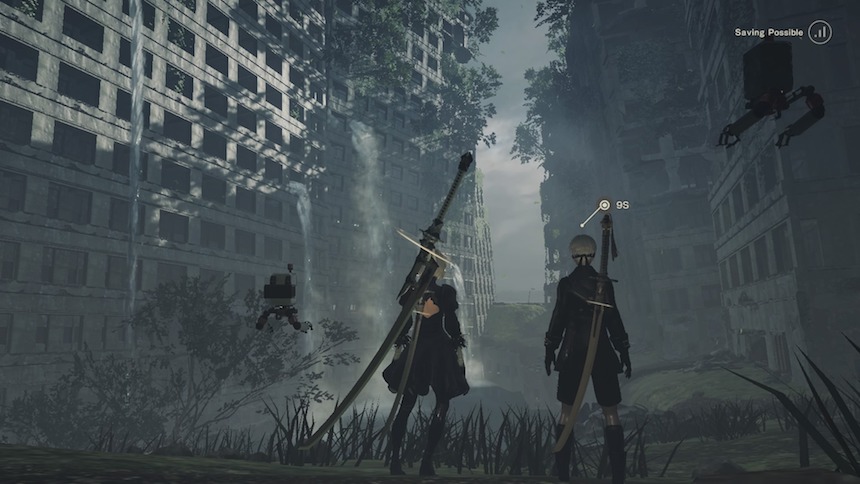Viewport: 860px width, 484px height.
Task: Select the 9S companion marker
Action: point(604,206)
